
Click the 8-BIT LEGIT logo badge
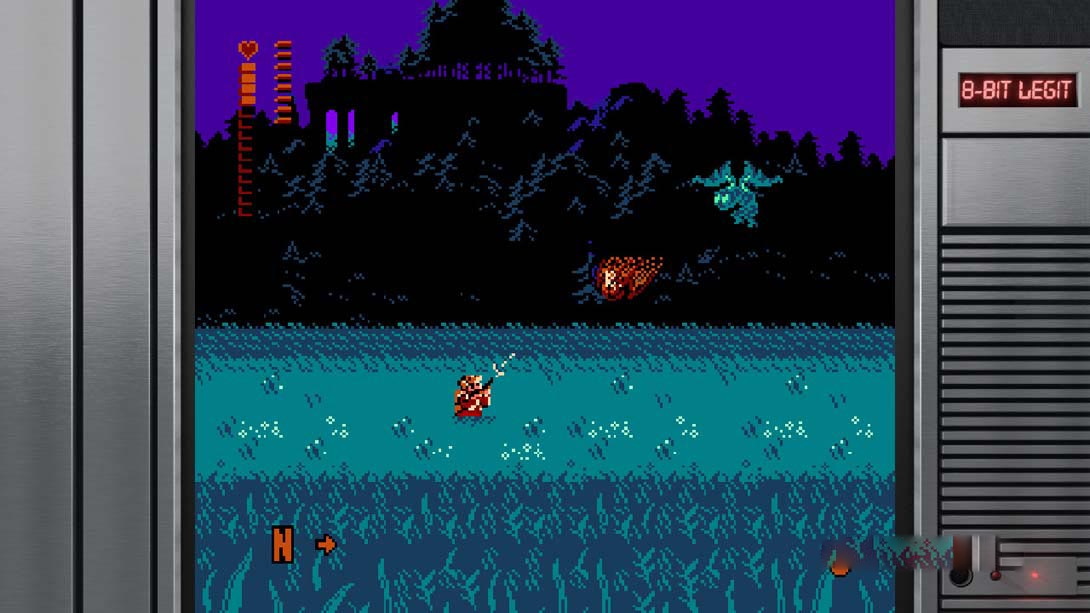pos(1017,91)
